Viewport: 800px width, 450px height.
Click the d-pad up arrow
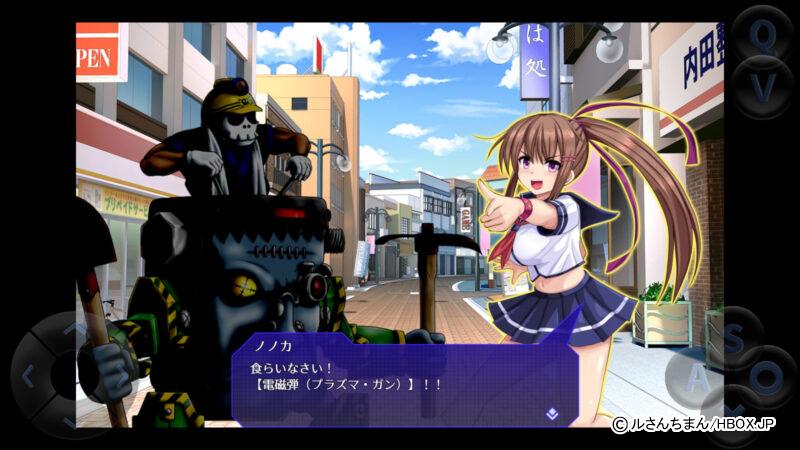[74, 328]
